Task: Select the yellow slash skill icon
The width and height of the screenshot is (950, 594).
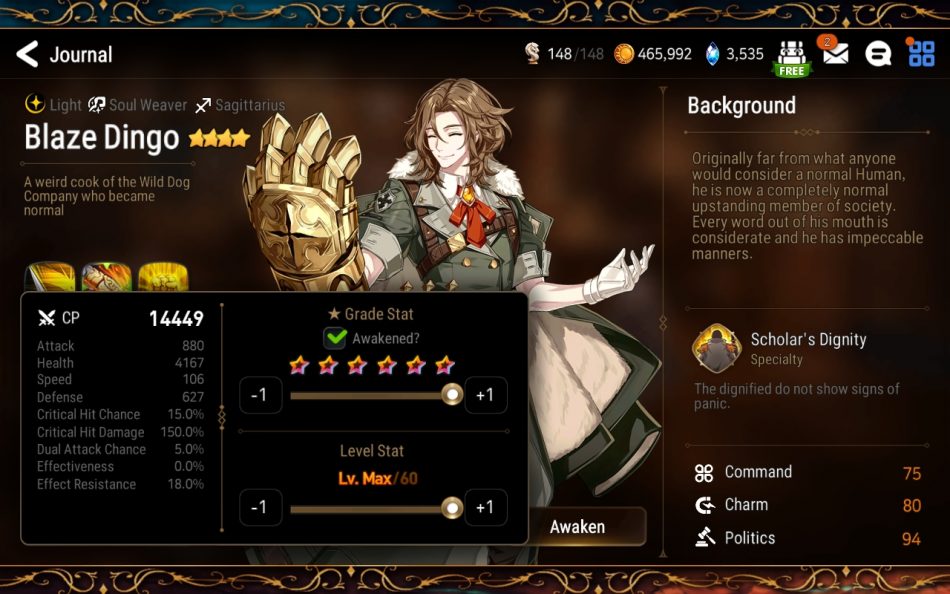Action: click(x=50, y=278)
